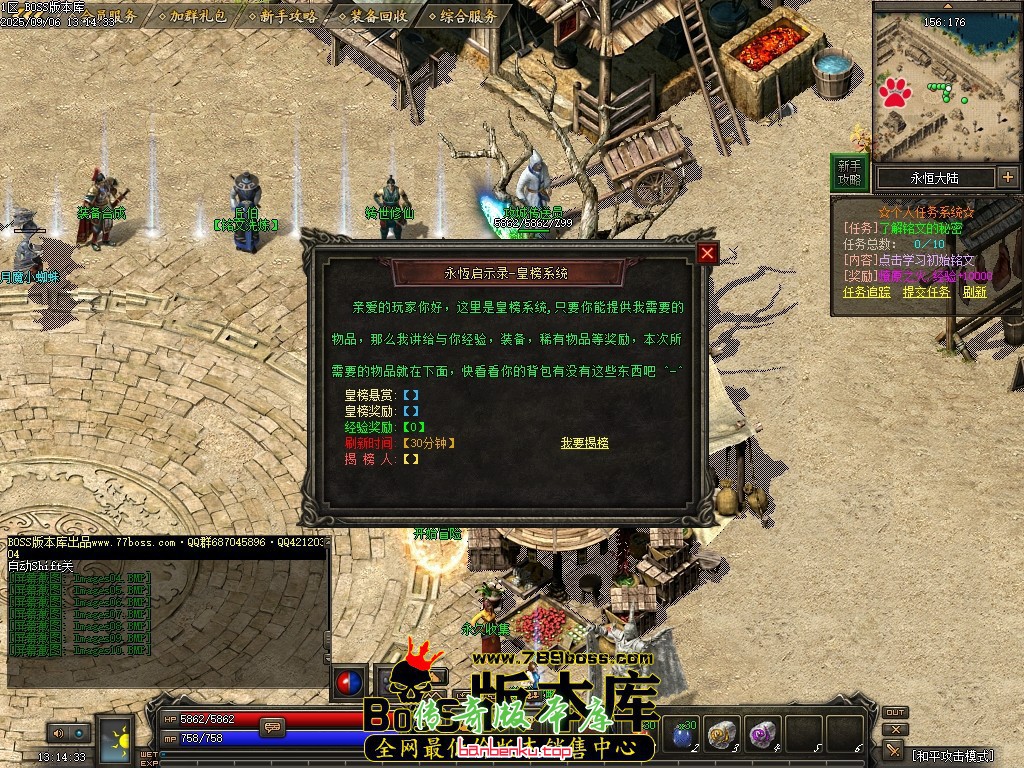Viewport: 1024px width, 768px height.
Task: Use the purple gem hotbar slot
Action: pos(763,735)
